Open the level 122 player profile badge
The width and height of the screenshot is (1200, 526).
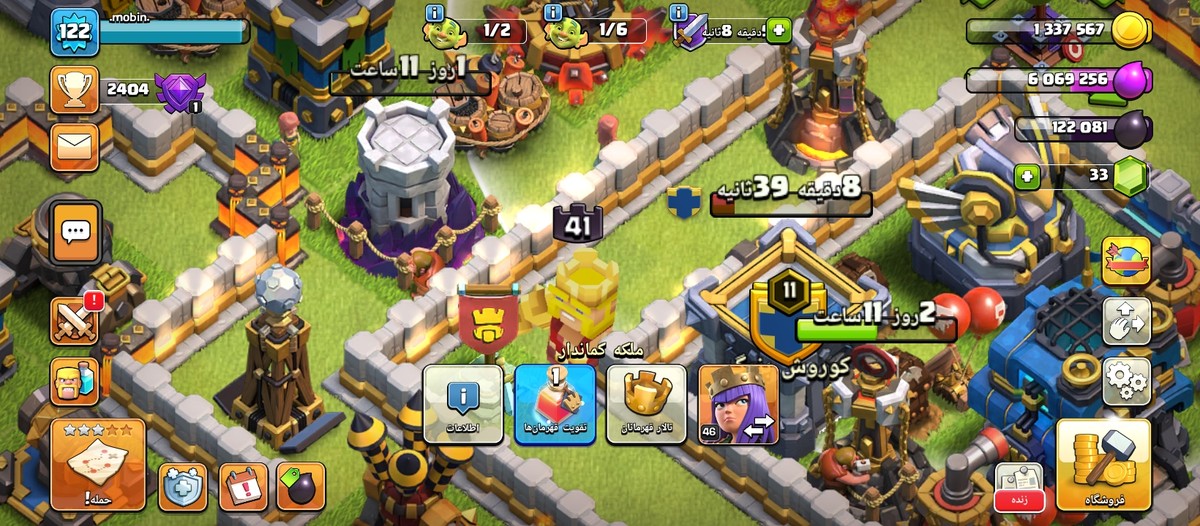pyautogui.click(x=75, y=33)
